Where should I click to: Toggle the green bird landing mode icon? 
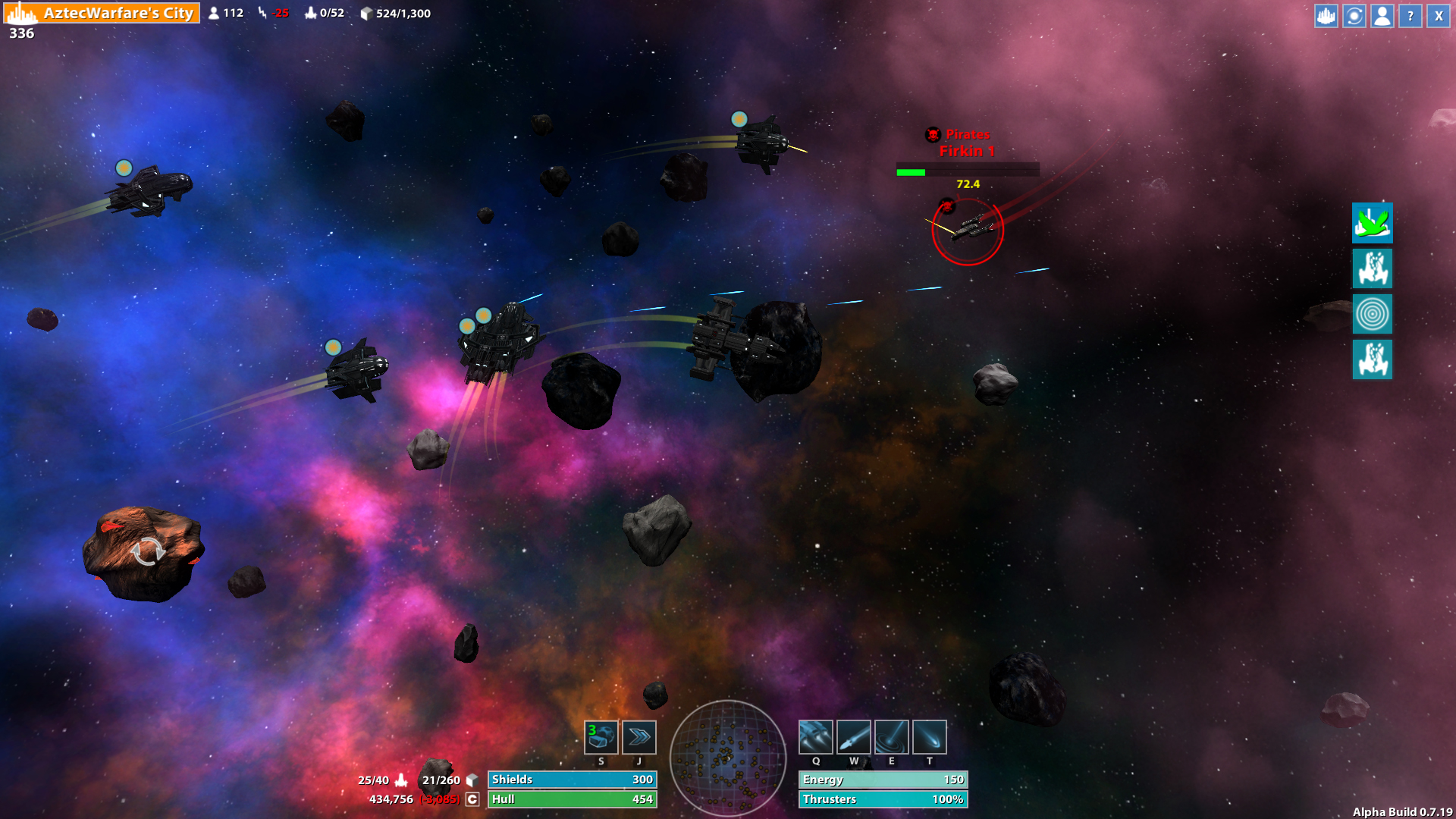tap(1372, 224)
